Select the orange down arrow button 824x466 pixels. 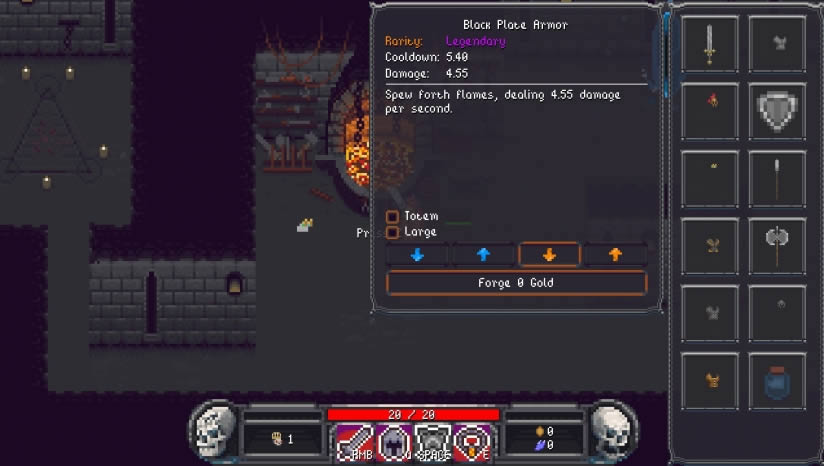(549, 255)
